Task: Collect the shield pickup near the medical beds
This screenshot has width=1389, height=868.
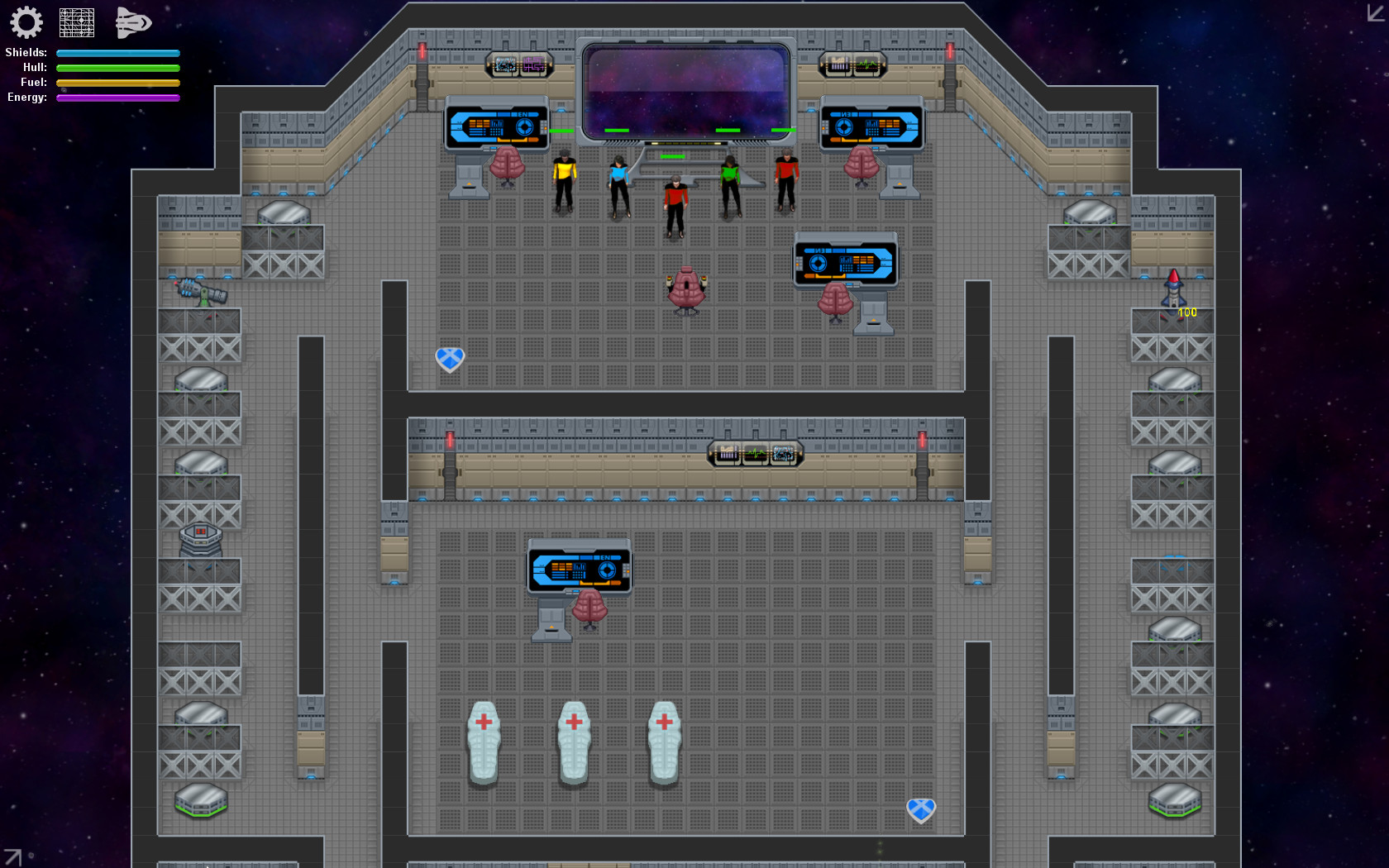Action: click(x=920, y=811)
